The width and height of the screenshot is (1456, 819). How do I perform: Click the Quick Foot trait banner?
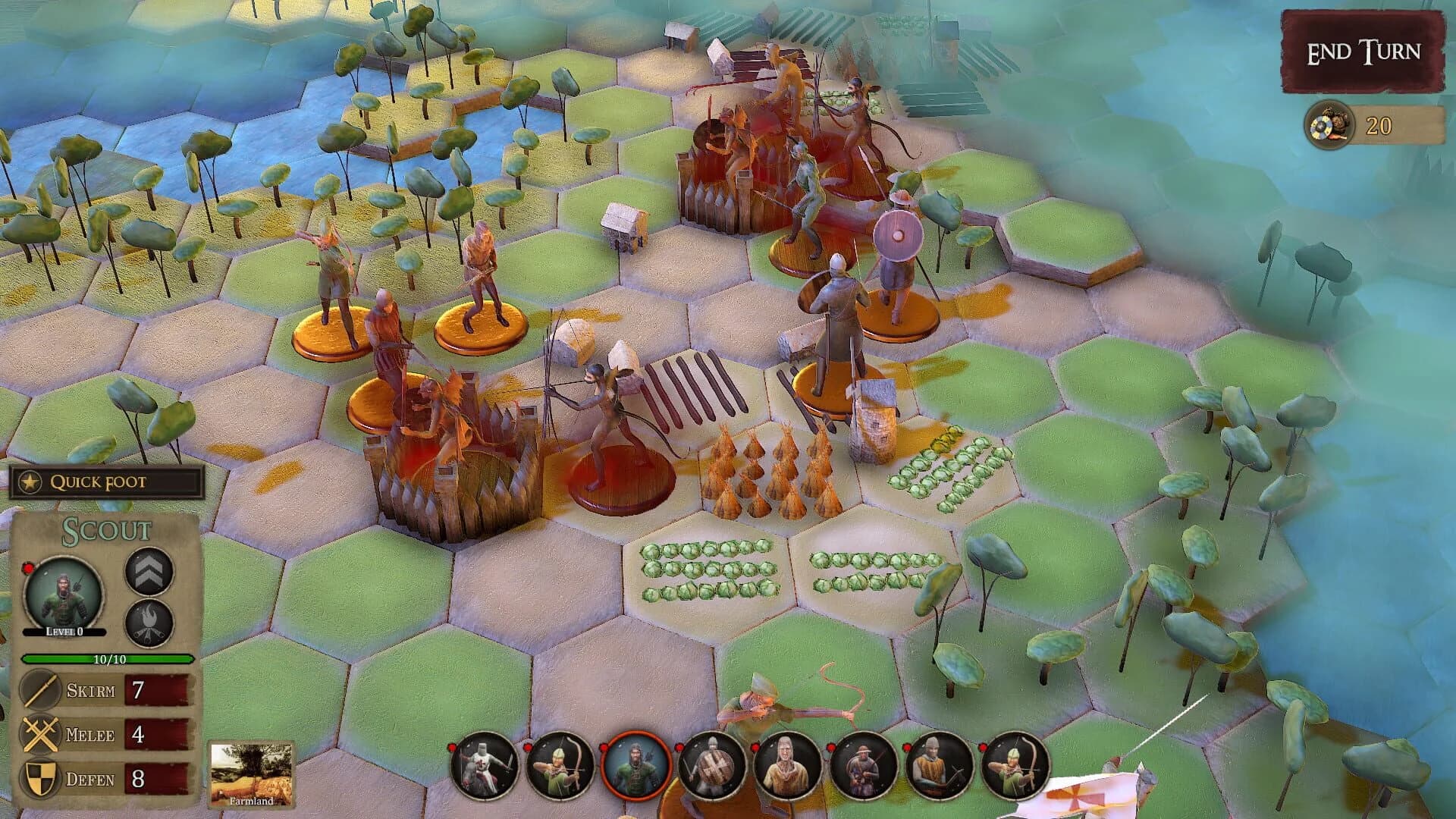99,480
